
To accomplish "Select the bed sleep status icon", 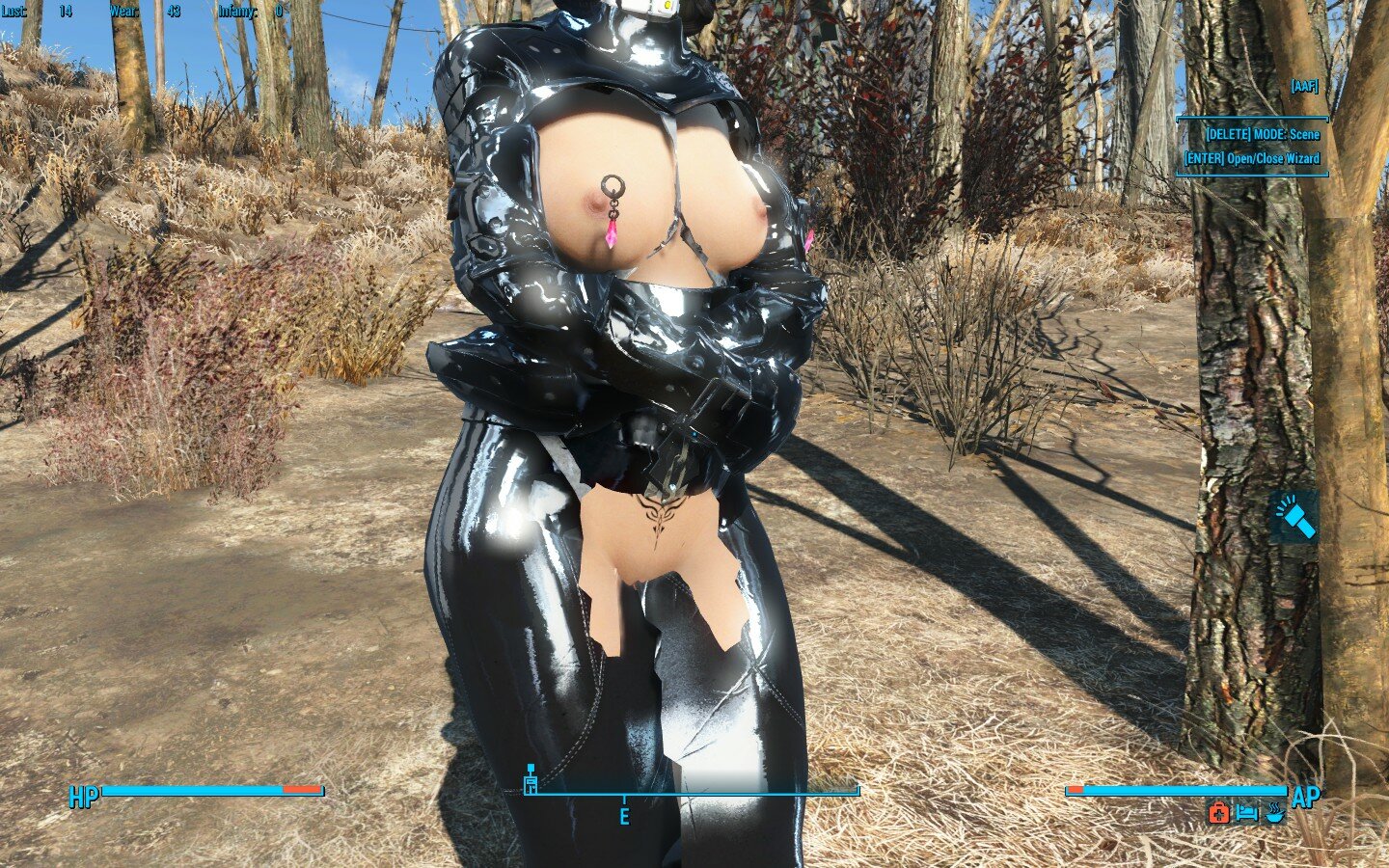I will tap(1246, 813).
